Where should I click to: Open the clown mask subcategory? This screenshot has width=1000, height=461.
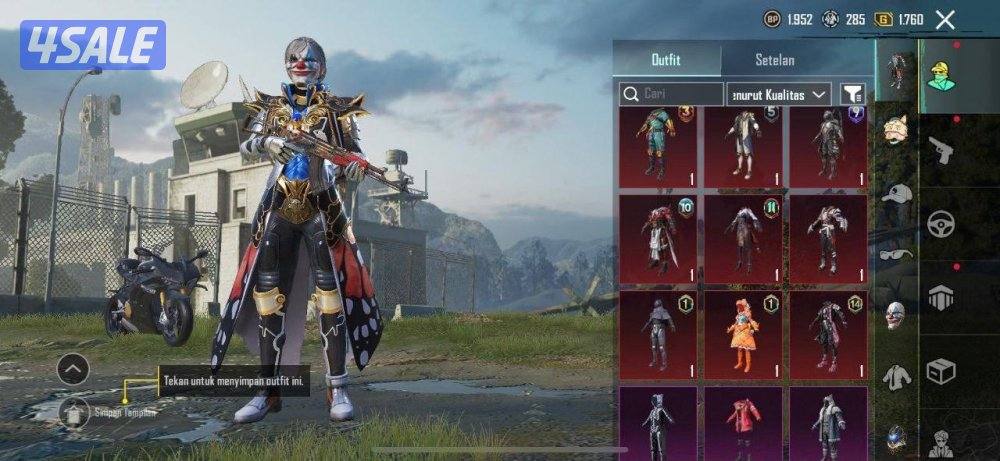897,315
